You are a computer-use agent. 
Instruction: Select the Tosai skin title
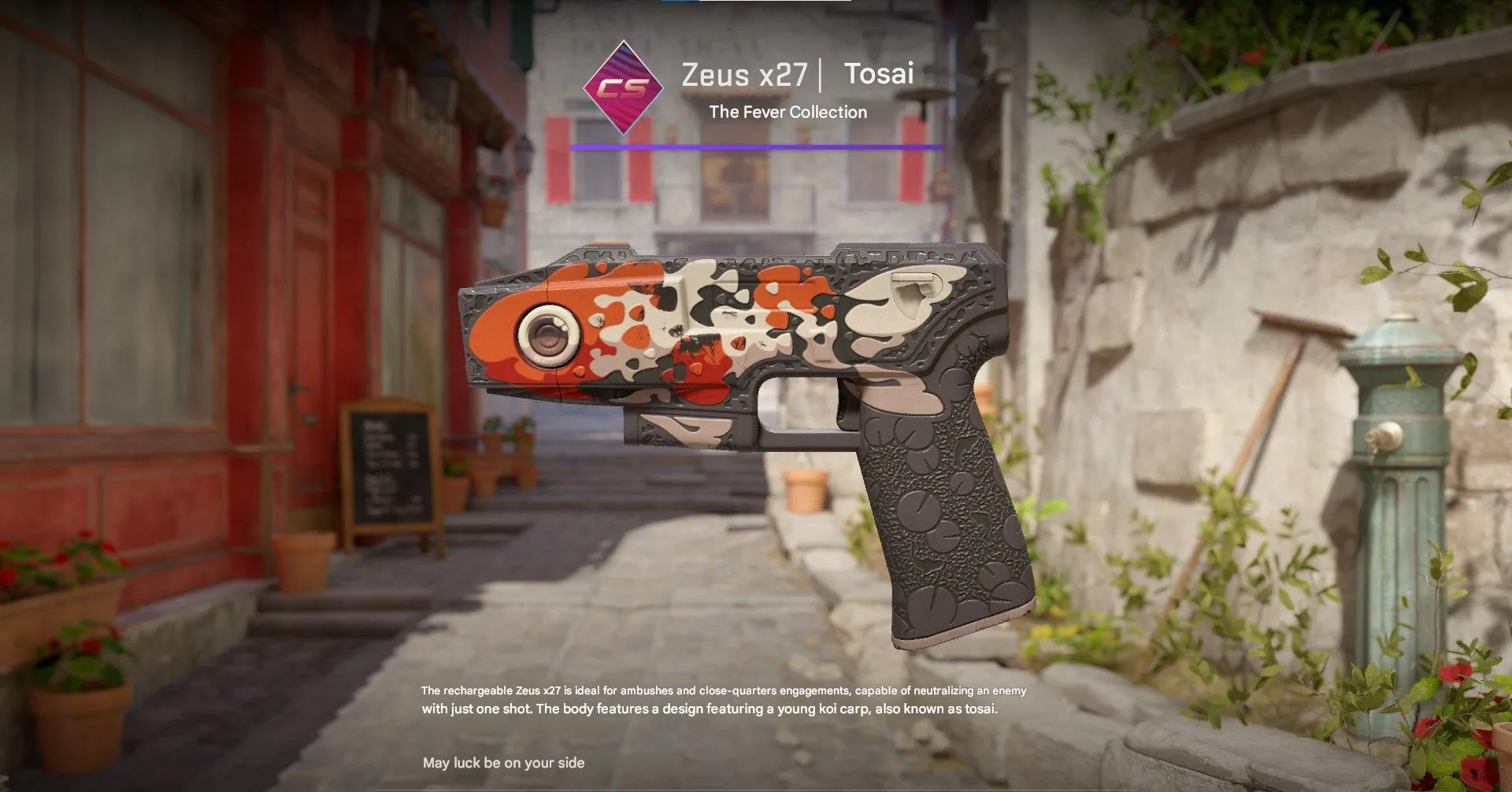click(x=879, y=74)
